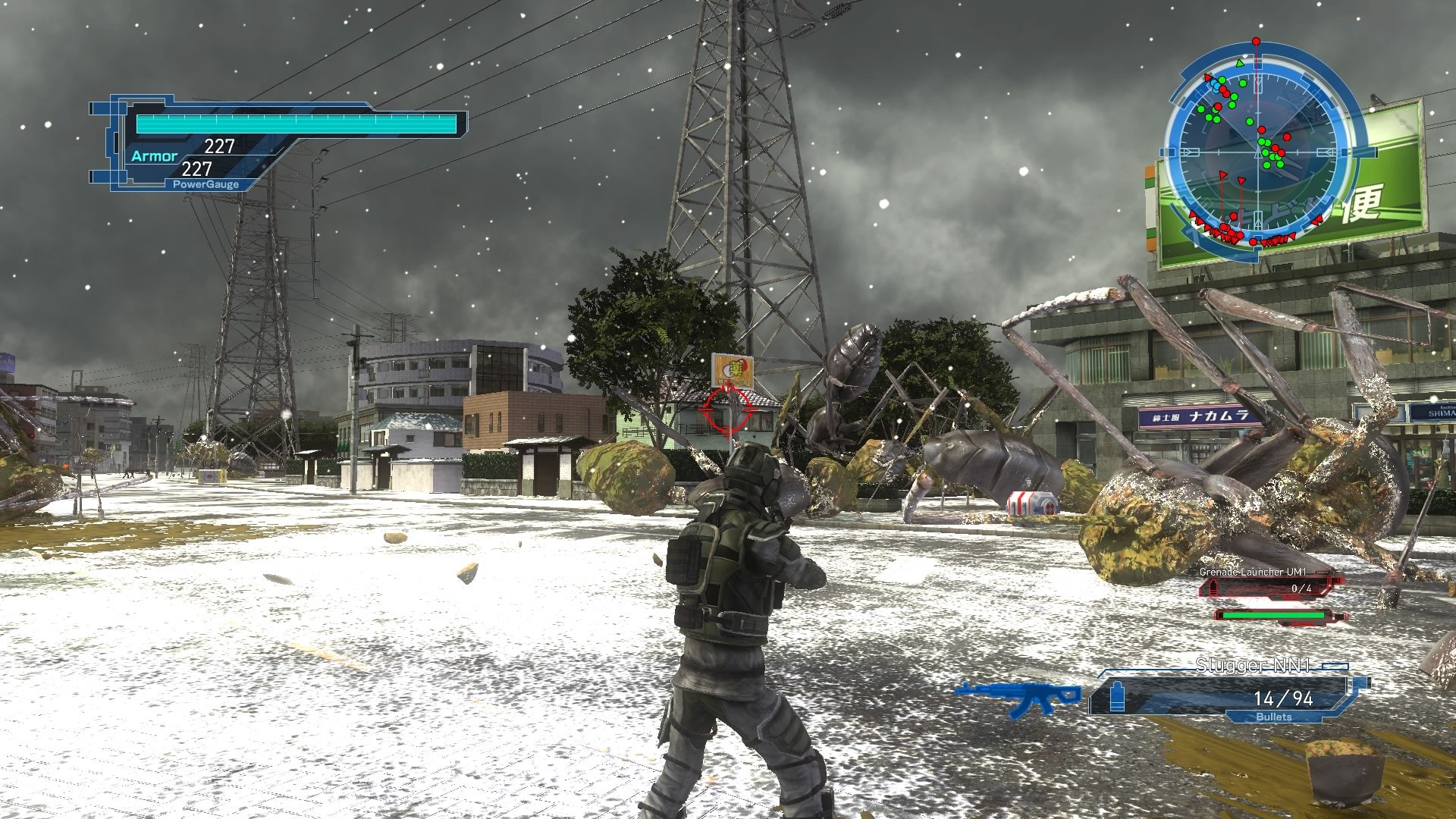Image resolution: width=1456 pixels, height=819 pixels.
Task: Click the Armor shield emblem on the HUD
Action: [115, 140]
